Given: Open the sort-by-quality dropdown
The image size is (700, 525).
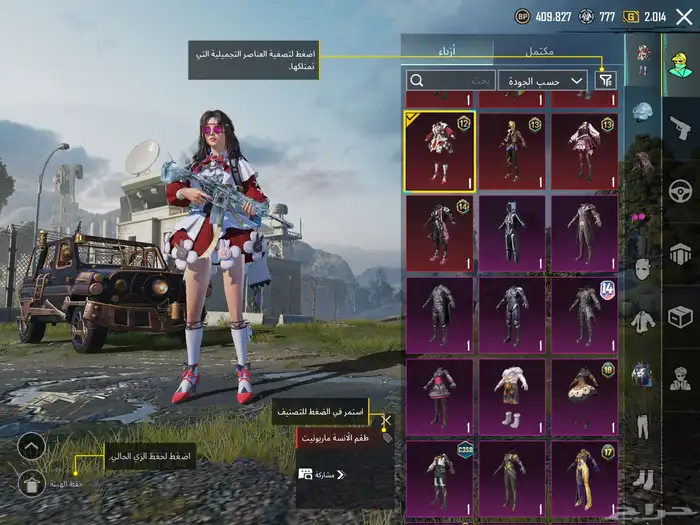Looking at the screenshot, I should click(x=543, y=80).
